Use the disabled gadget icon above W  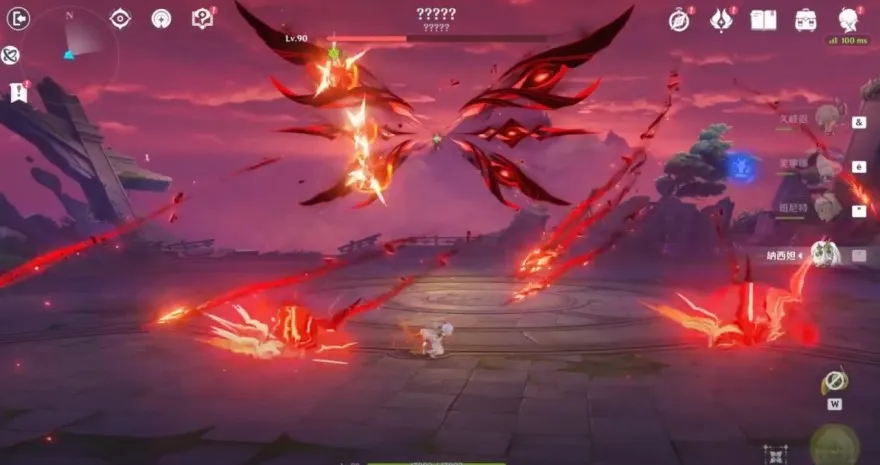(834, 381)
